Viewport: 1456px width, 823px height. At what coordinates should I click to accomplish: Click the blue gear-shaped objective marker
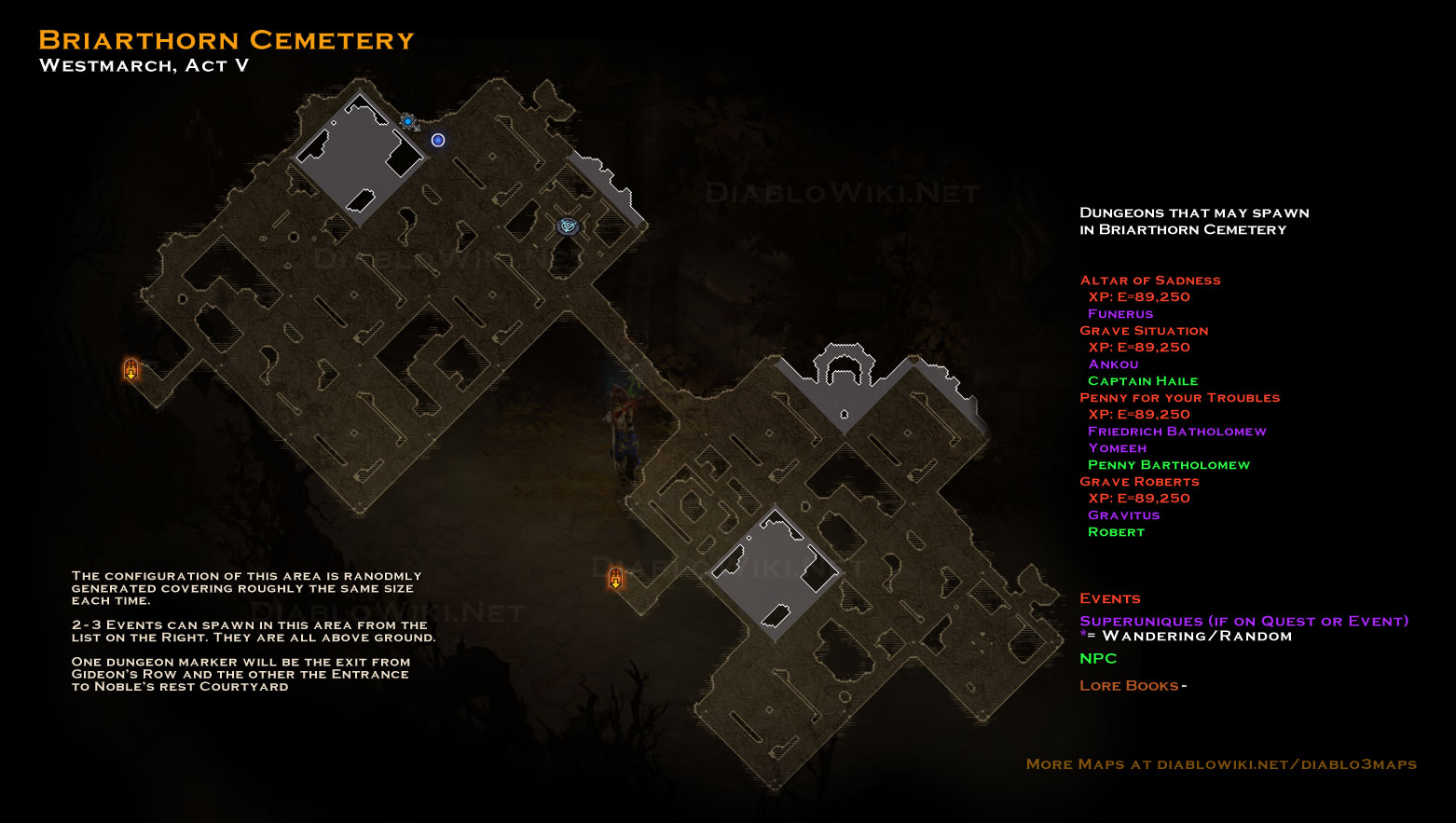[x=407, y=121]
